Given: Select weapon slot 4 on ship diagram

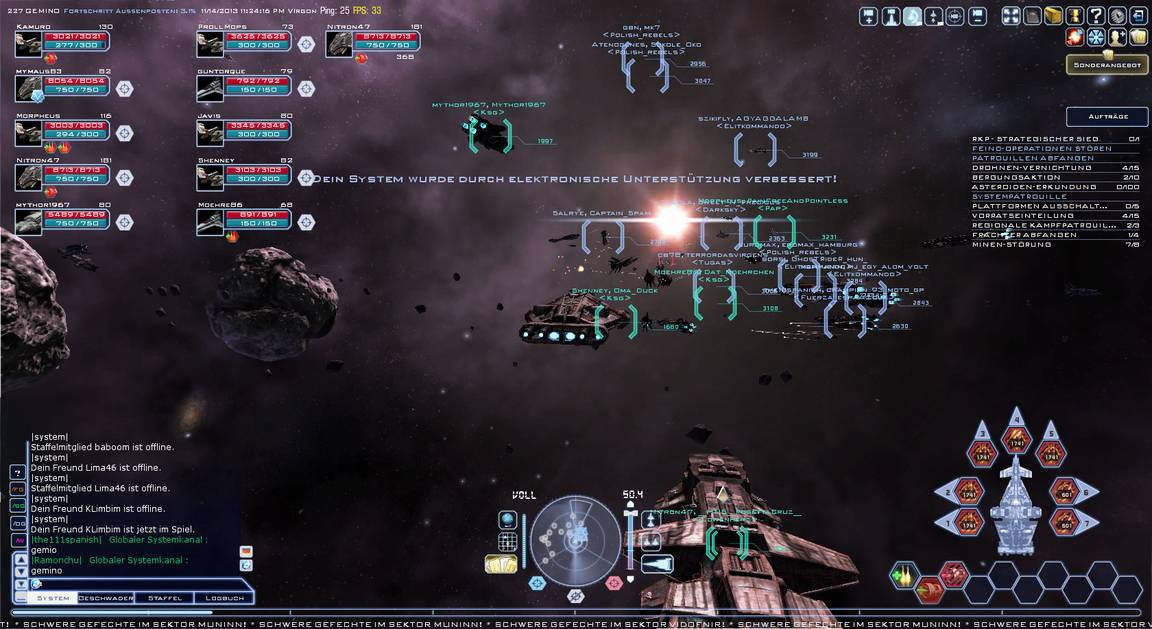Looking at the screenshot, I should click(x=1017, y=436).
